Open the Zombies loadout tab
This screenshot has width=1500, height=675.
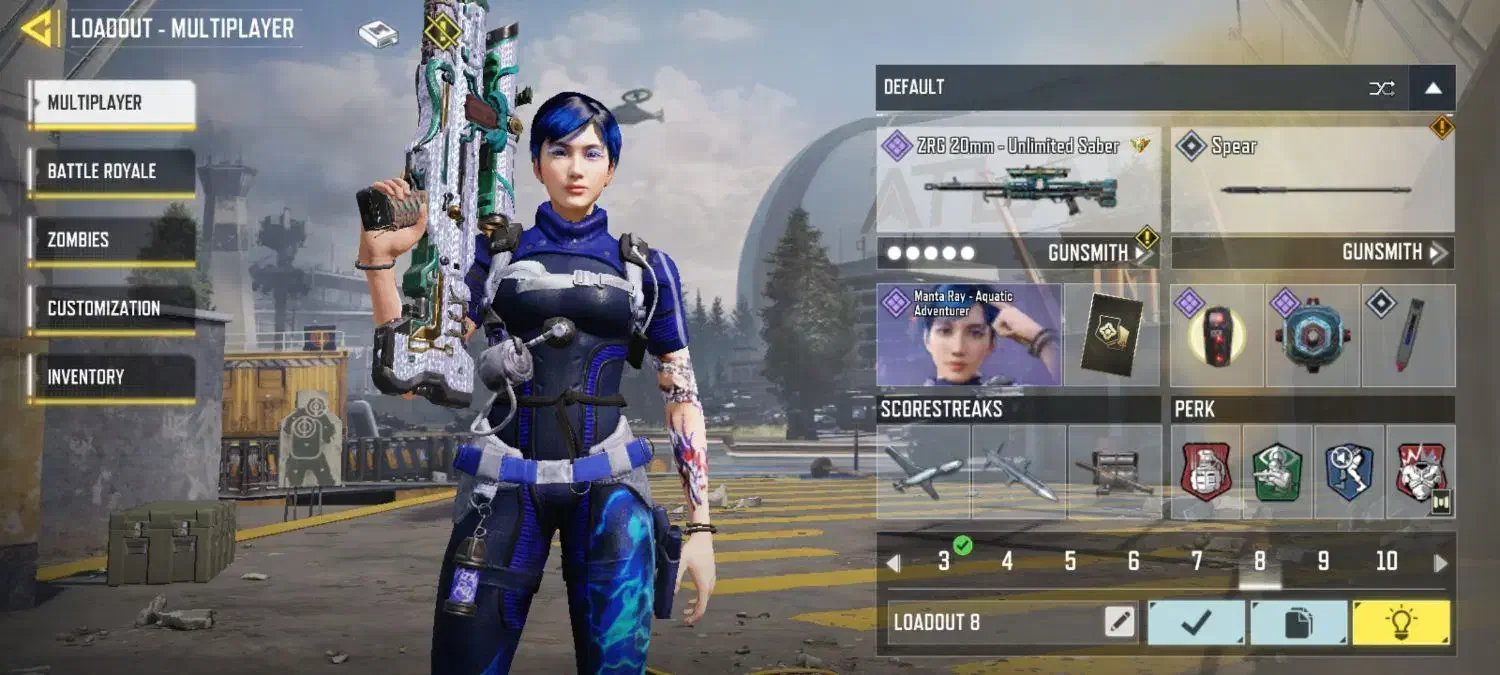112,240
